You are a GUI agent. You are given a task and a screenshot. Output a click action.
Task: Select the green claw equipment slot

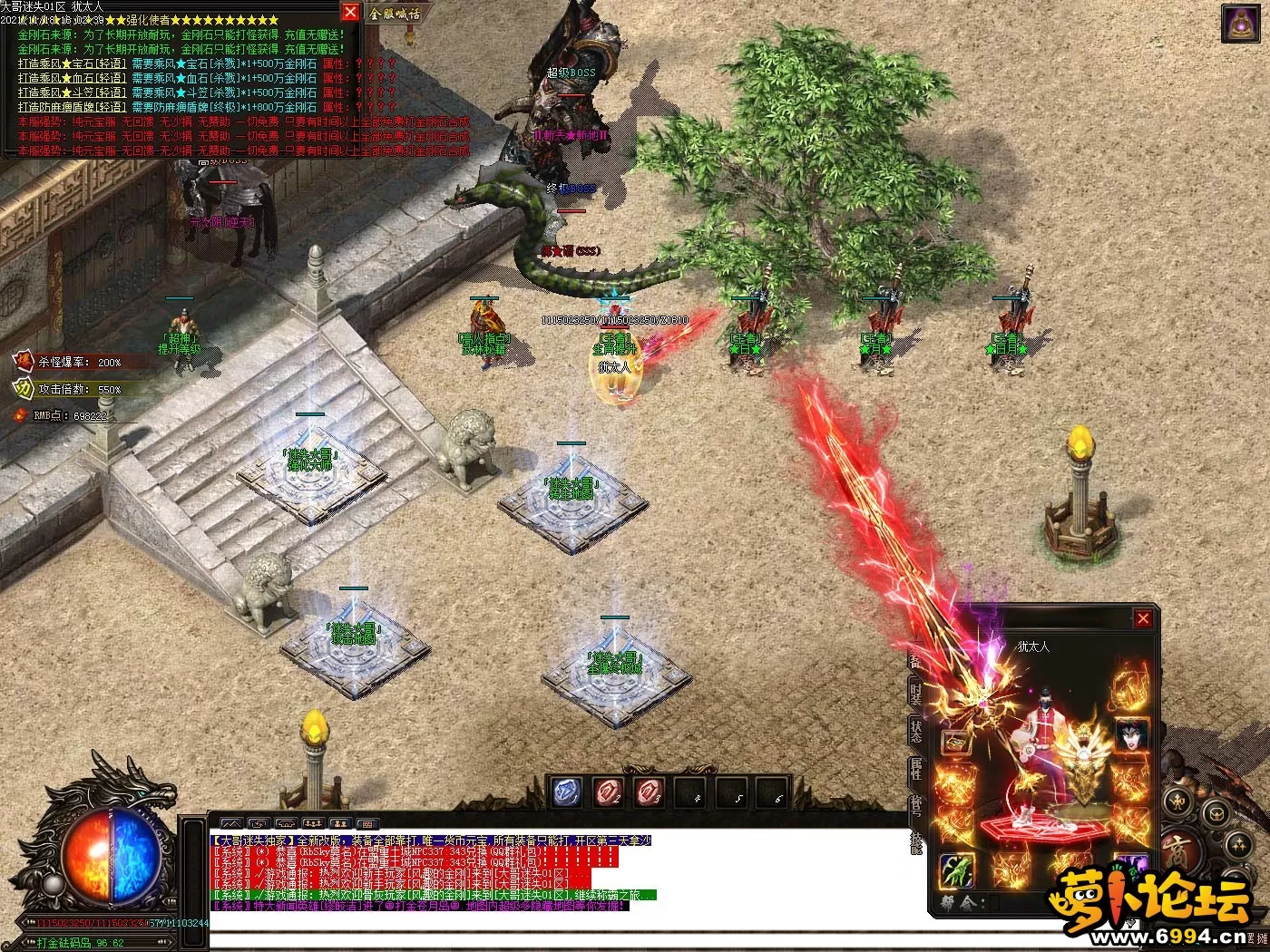pos(956,870)
